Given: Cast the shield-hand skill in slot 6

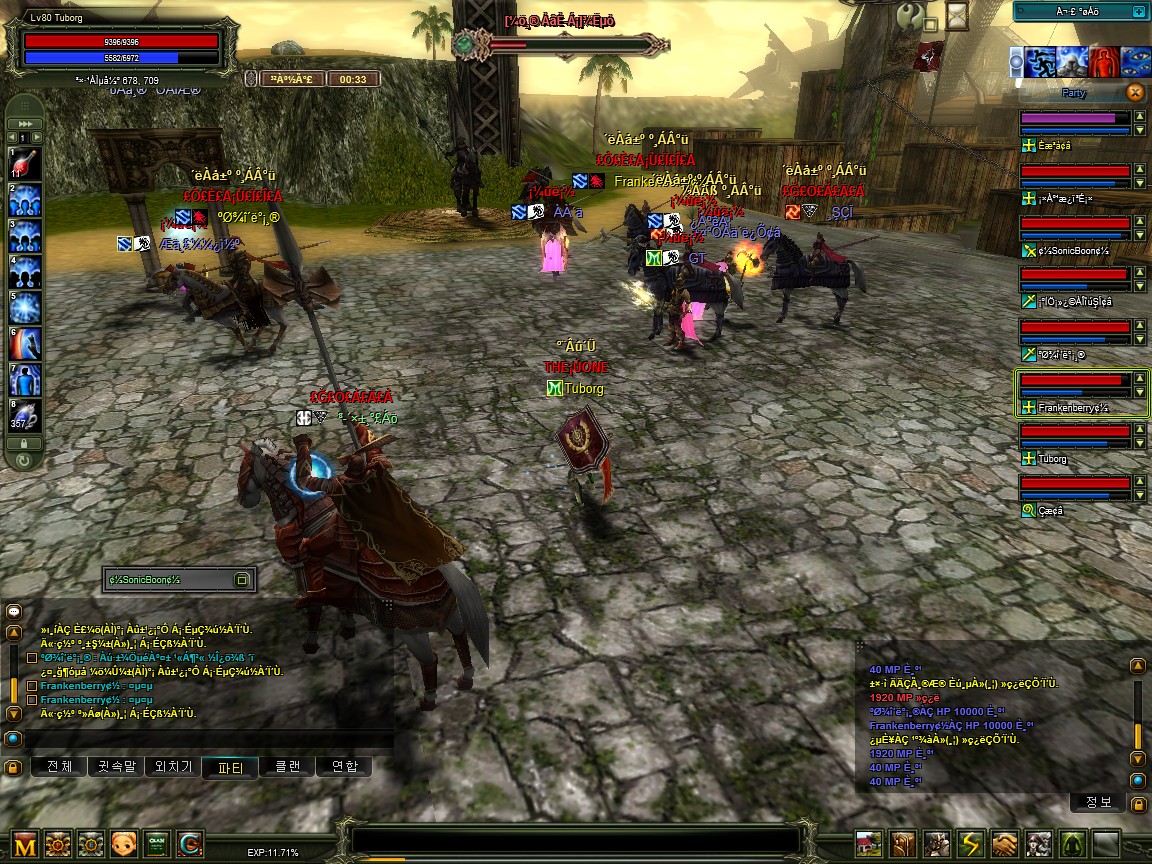Looking at the screenshot, I should (x=24, y=343).
